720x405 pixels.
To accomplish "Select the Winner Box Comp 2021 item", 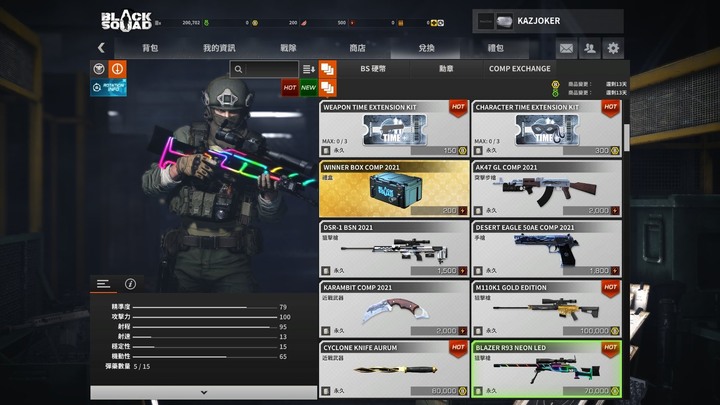I will (394, 189).
